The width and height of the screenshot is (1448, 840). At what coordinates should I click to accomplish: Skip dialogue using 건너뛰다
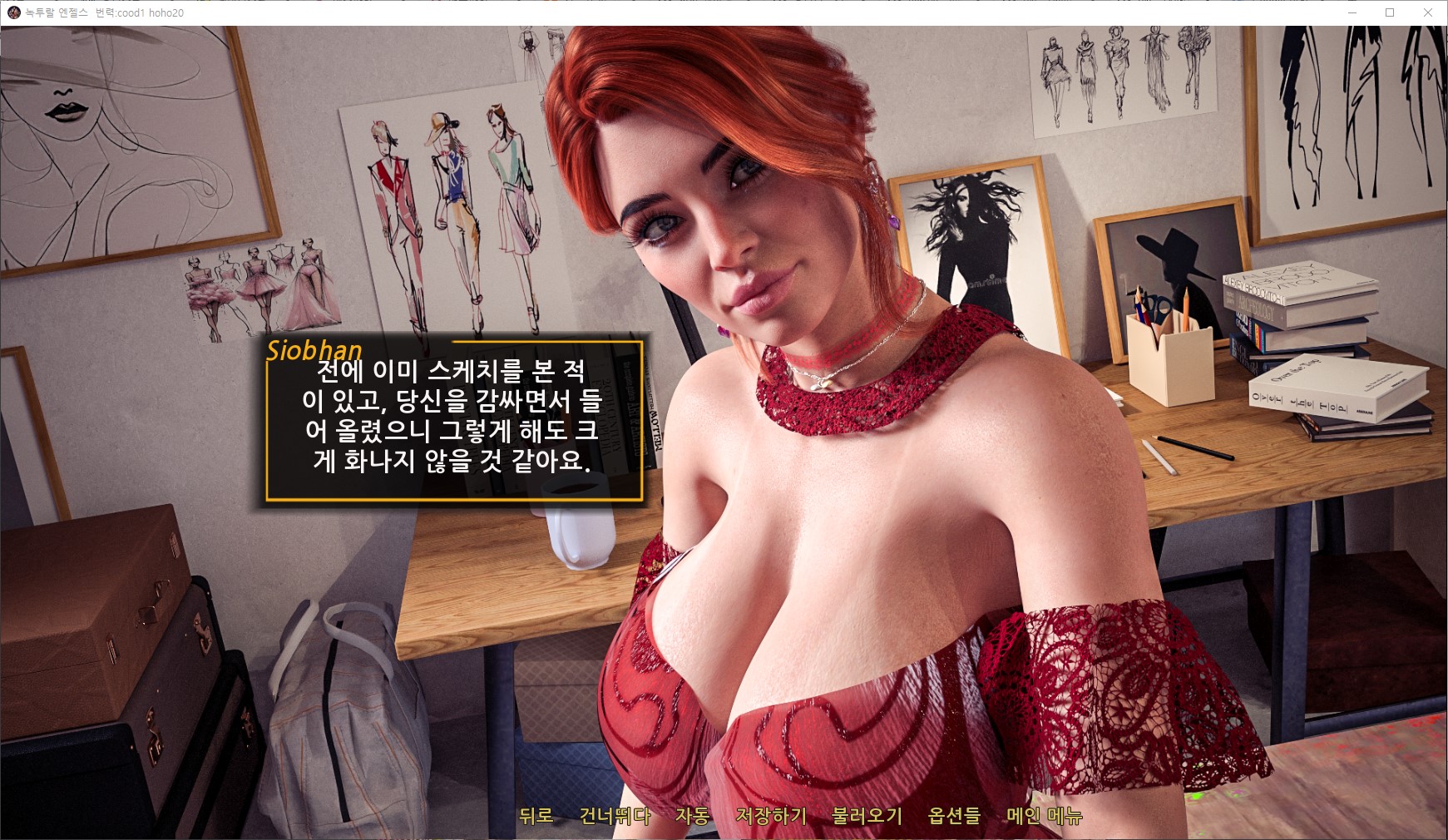pyautogui.click(x=615, y=816)
